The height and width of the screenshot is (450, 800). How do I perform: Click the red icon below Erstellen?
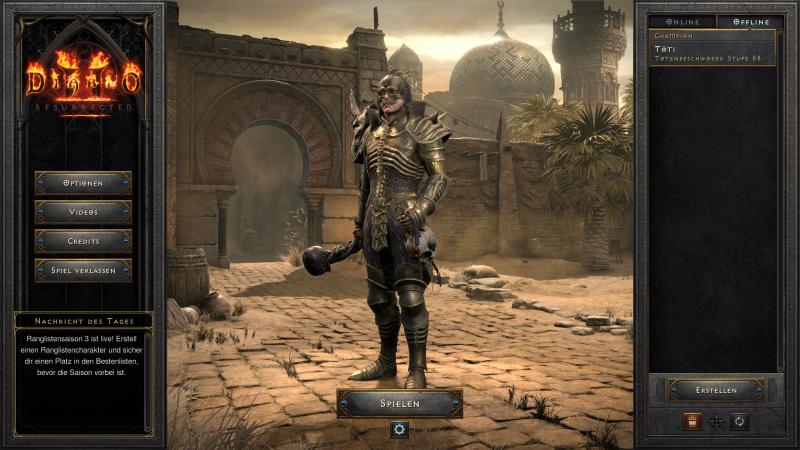[692, 422]
